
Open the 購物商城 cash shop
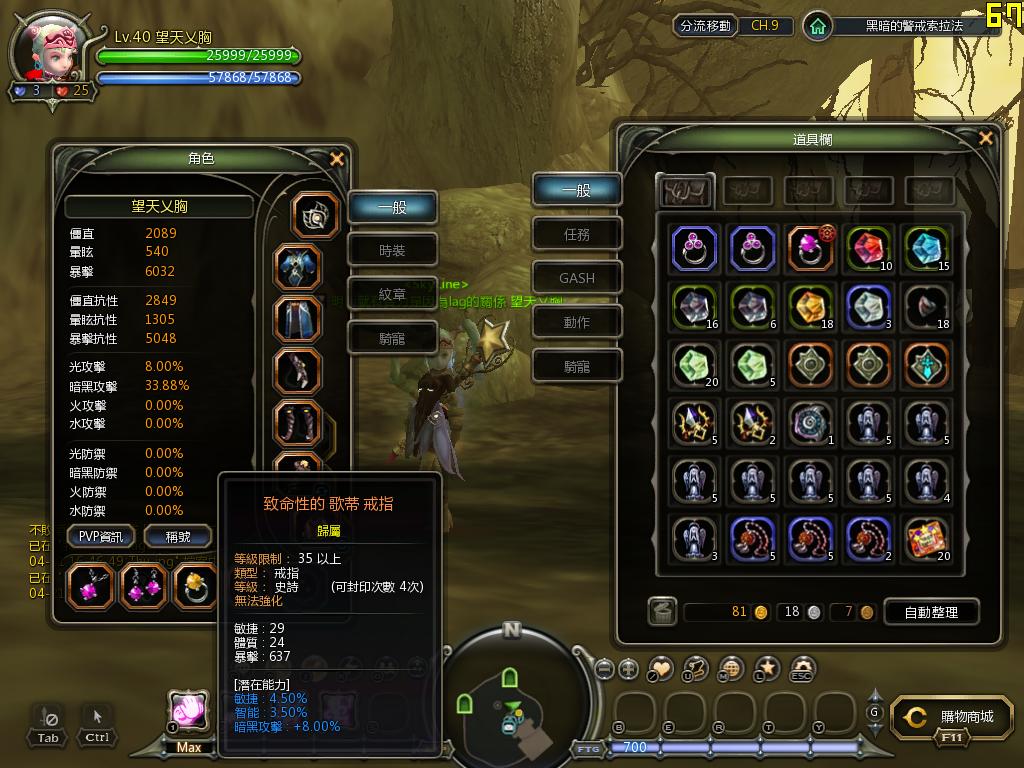click(x=954, y=717)
